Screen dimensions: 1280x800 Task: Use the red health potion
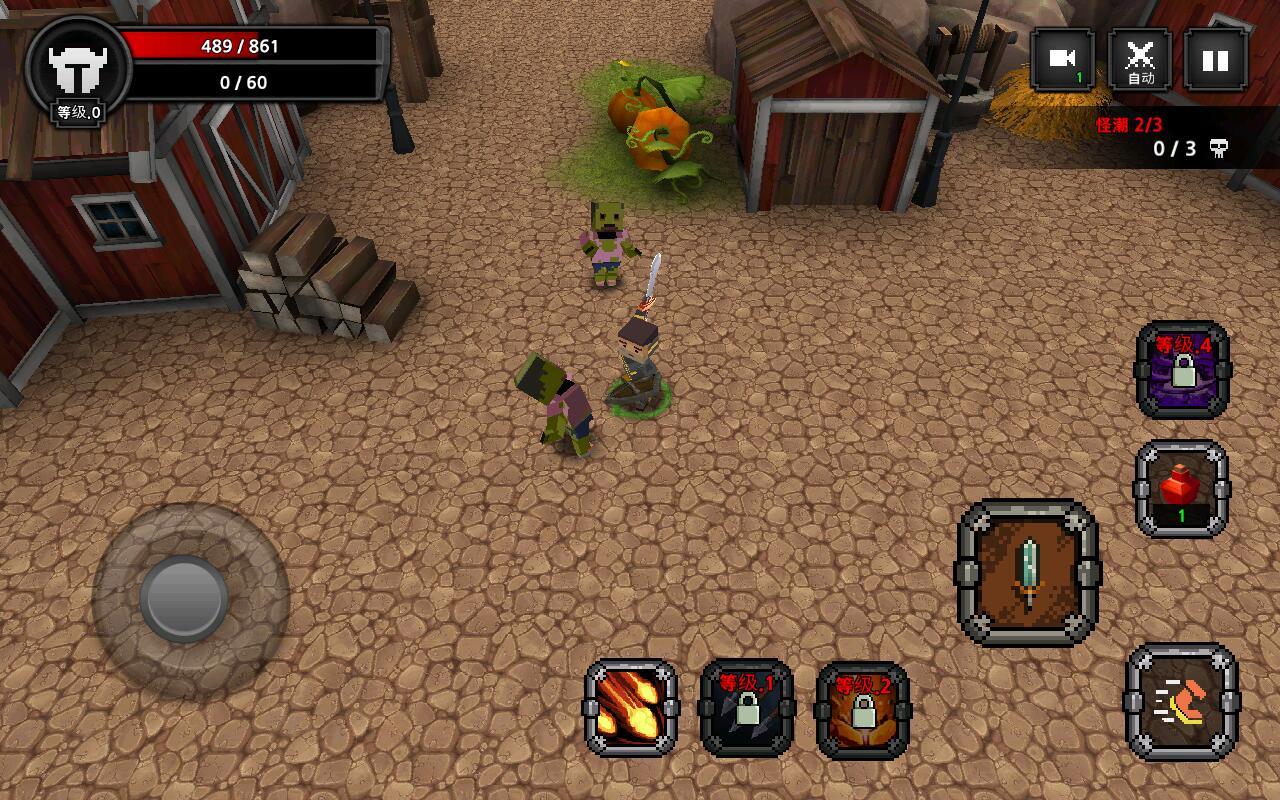click(1181, 489)
